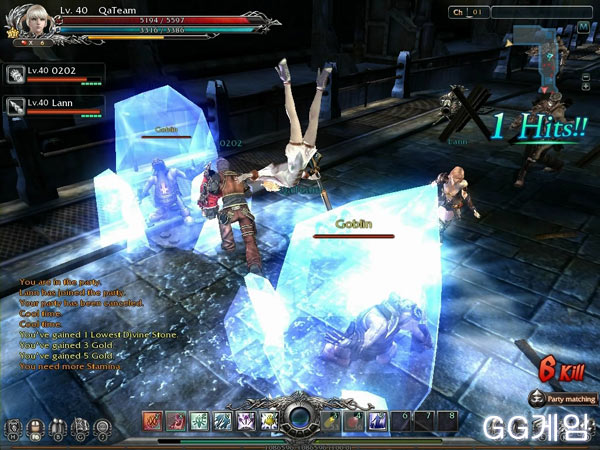
Task: Activate the orange claw skill in the hotbar
Action: click(x=151, y=421)
